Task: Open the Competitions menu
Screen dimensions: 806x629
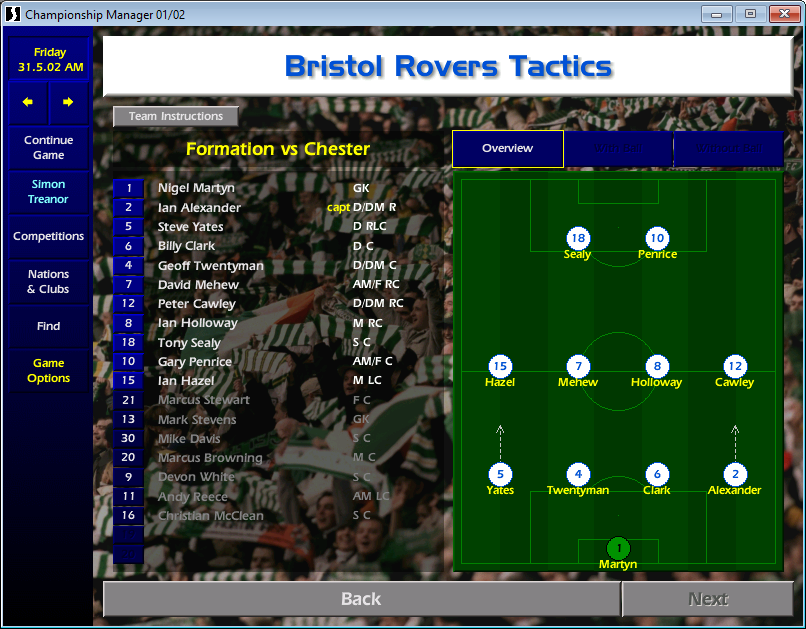Action: 49,237
